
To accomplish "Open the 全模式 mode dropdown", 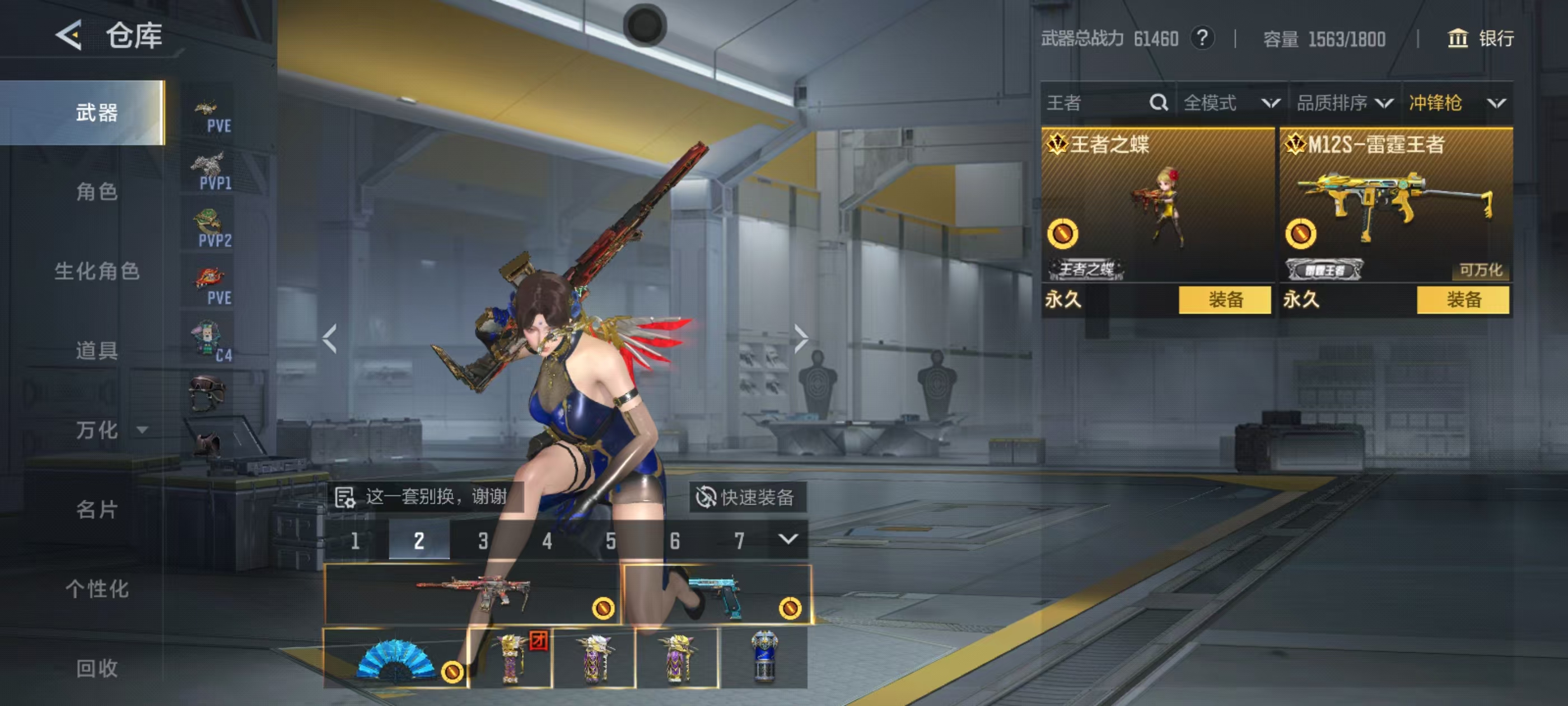I will point(1231,103).
